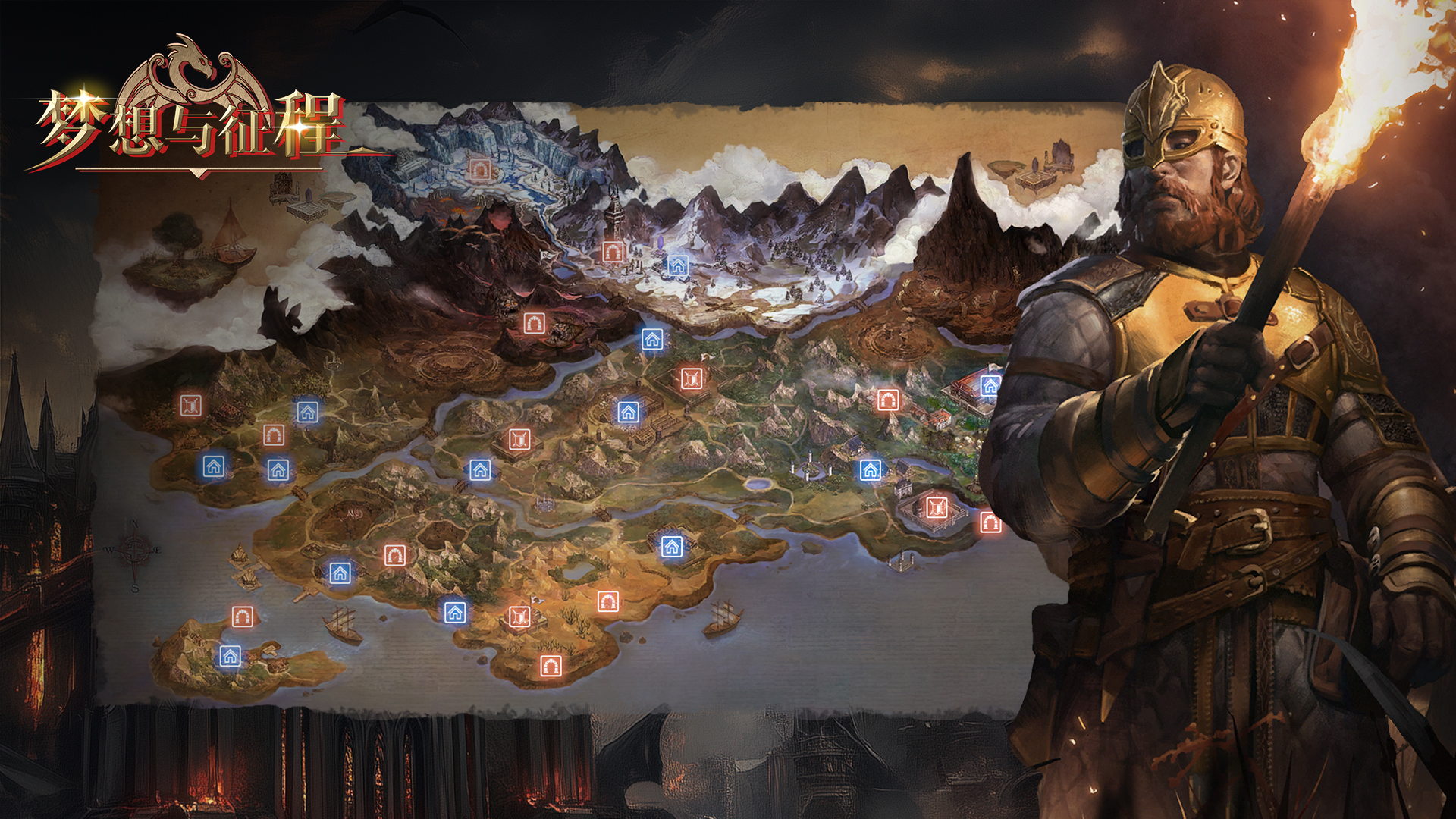Choose the red gate marker in the lava region
Image resolution: width=1456 pixels, height=819 pixels.
pyautogui.click(x=534, y=324)
